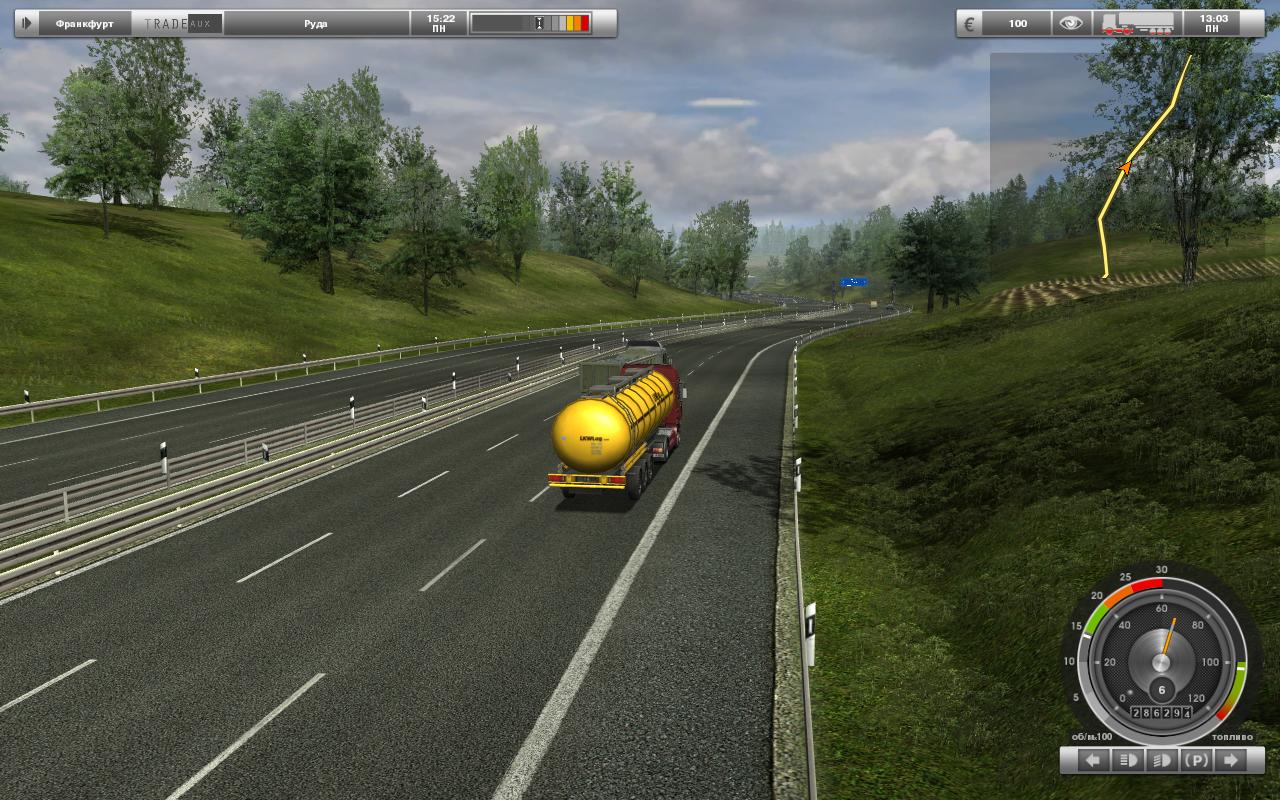This screenshot has height=800, width=1280.
Task: Show the Руда cargo details
Action: click(316, 23)
